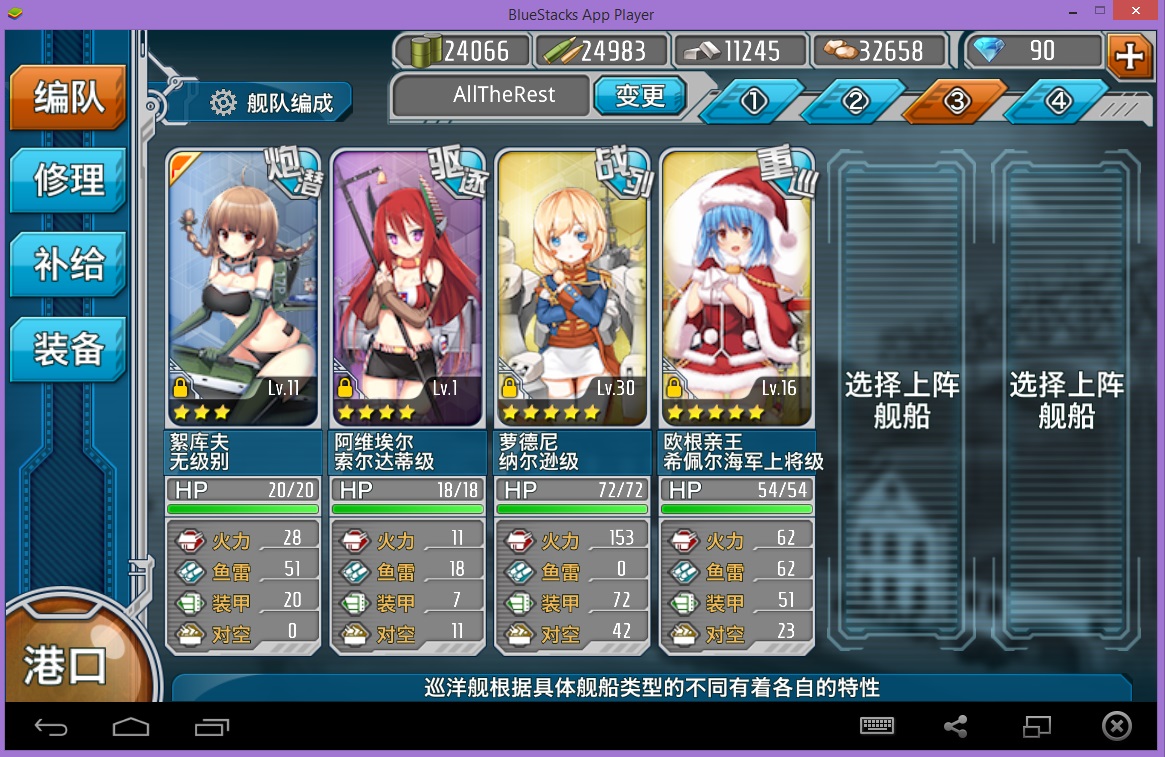Screen dimensions: 1165x757
Task: Choose the 欧根亲王 heavy cruiser card
Action: (736, 290)
